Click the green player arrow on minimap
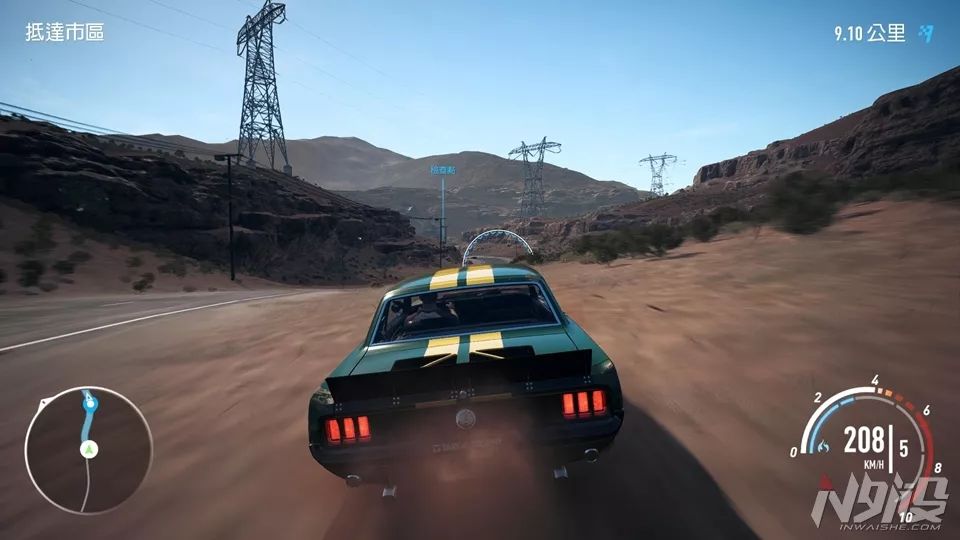Viewport: 960px width, 540px height. [x=88, y=449]
